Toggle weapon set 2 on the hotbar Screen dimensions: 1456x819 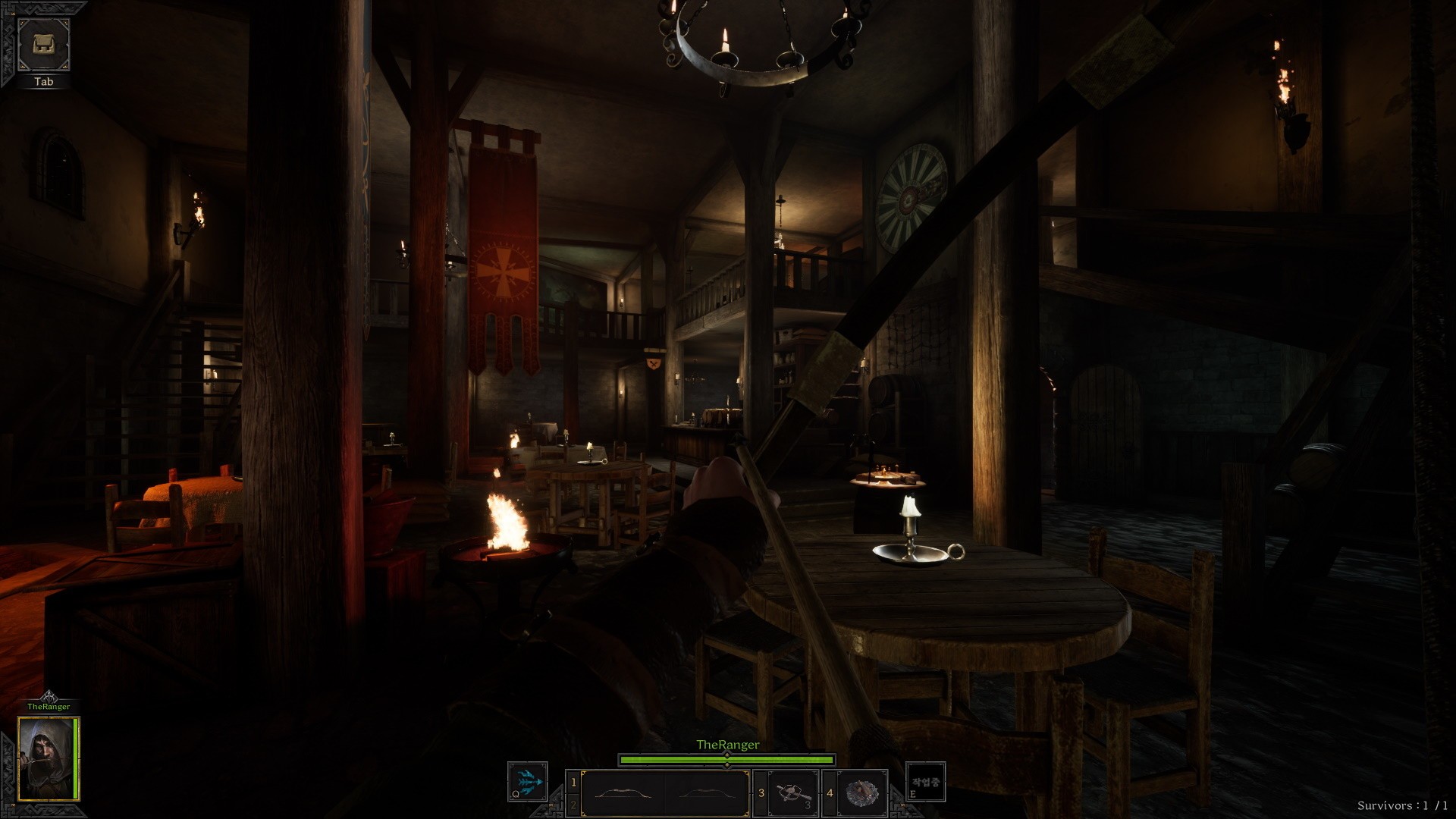(x=573, y=805)
